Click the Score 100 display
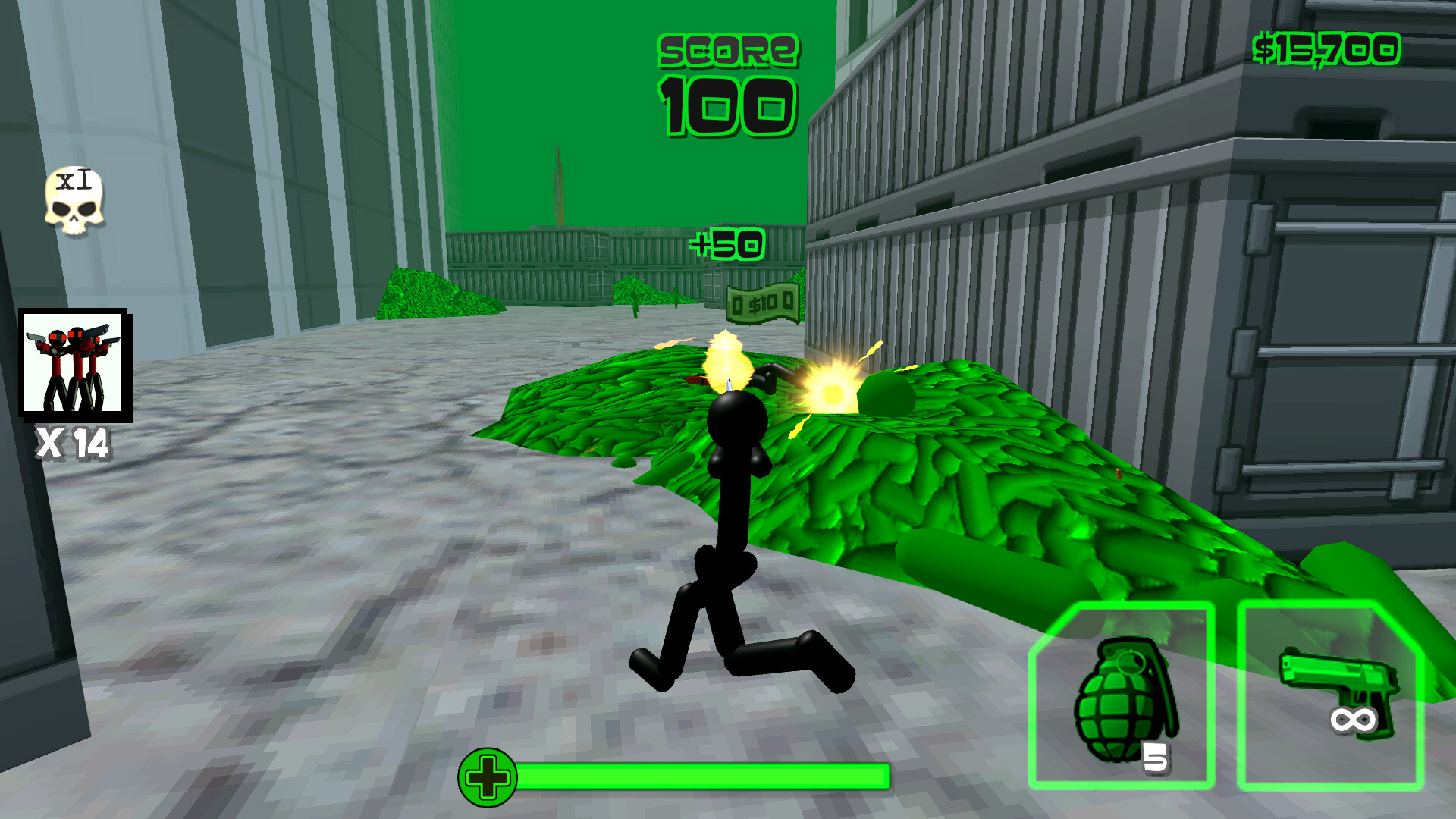The width and height of the screenshot is (1456, 819). click(726, 80)
